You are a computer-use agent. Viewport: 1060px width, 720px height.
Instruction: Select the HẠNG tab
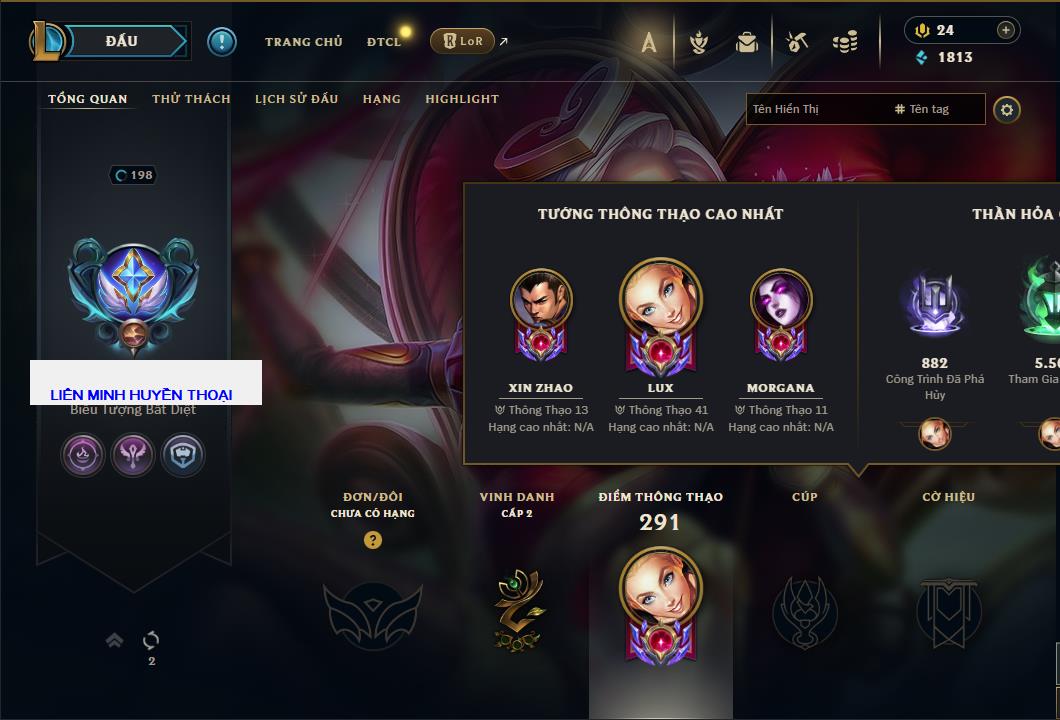click(381, 99)
